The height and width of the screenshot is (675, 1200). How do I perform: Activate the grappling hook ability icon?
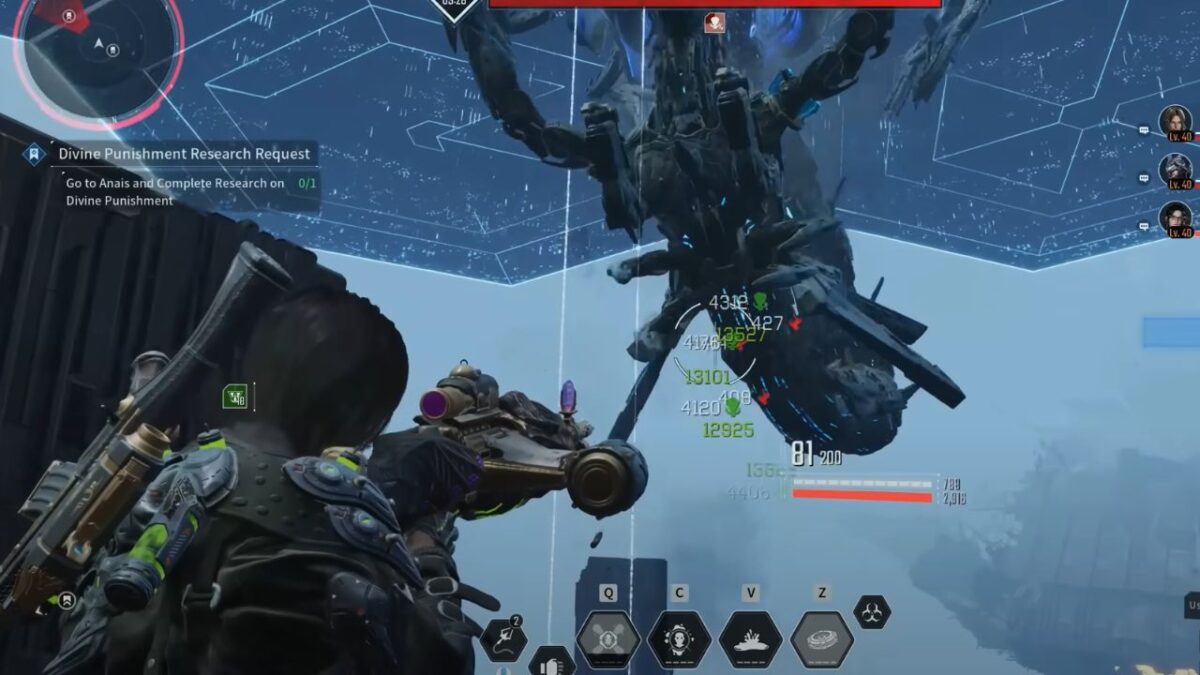click(502, 640)
